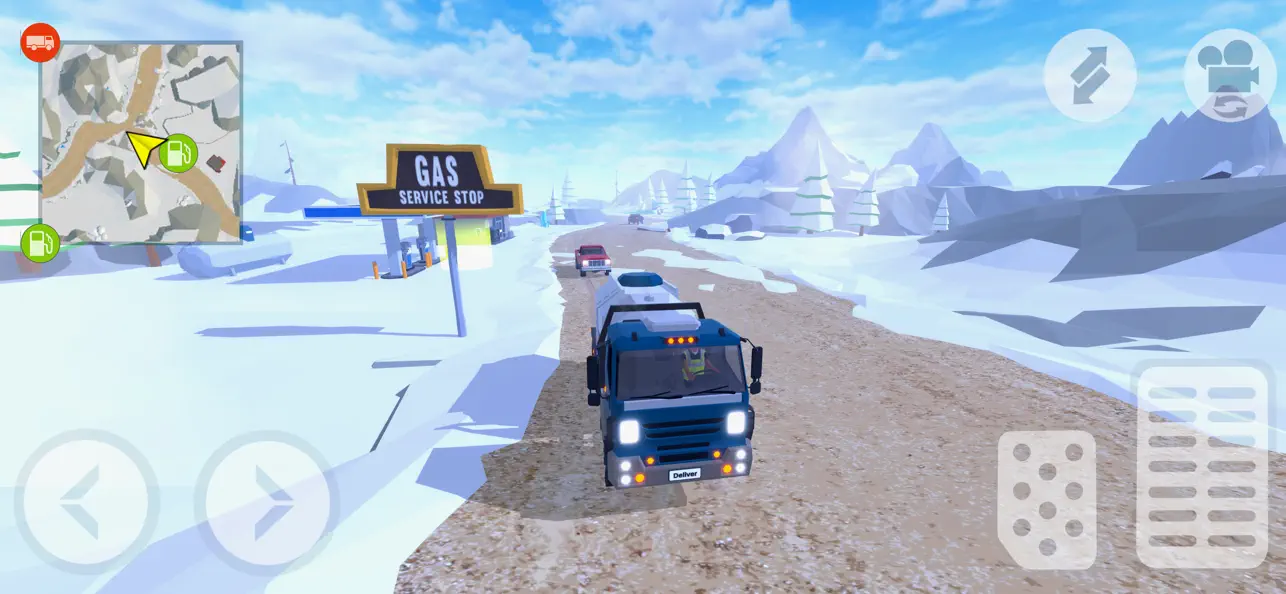The width and height of the screenshot is (1286, 594).
Task: Tap the steer right arrow button
Action: pos(267,502)
